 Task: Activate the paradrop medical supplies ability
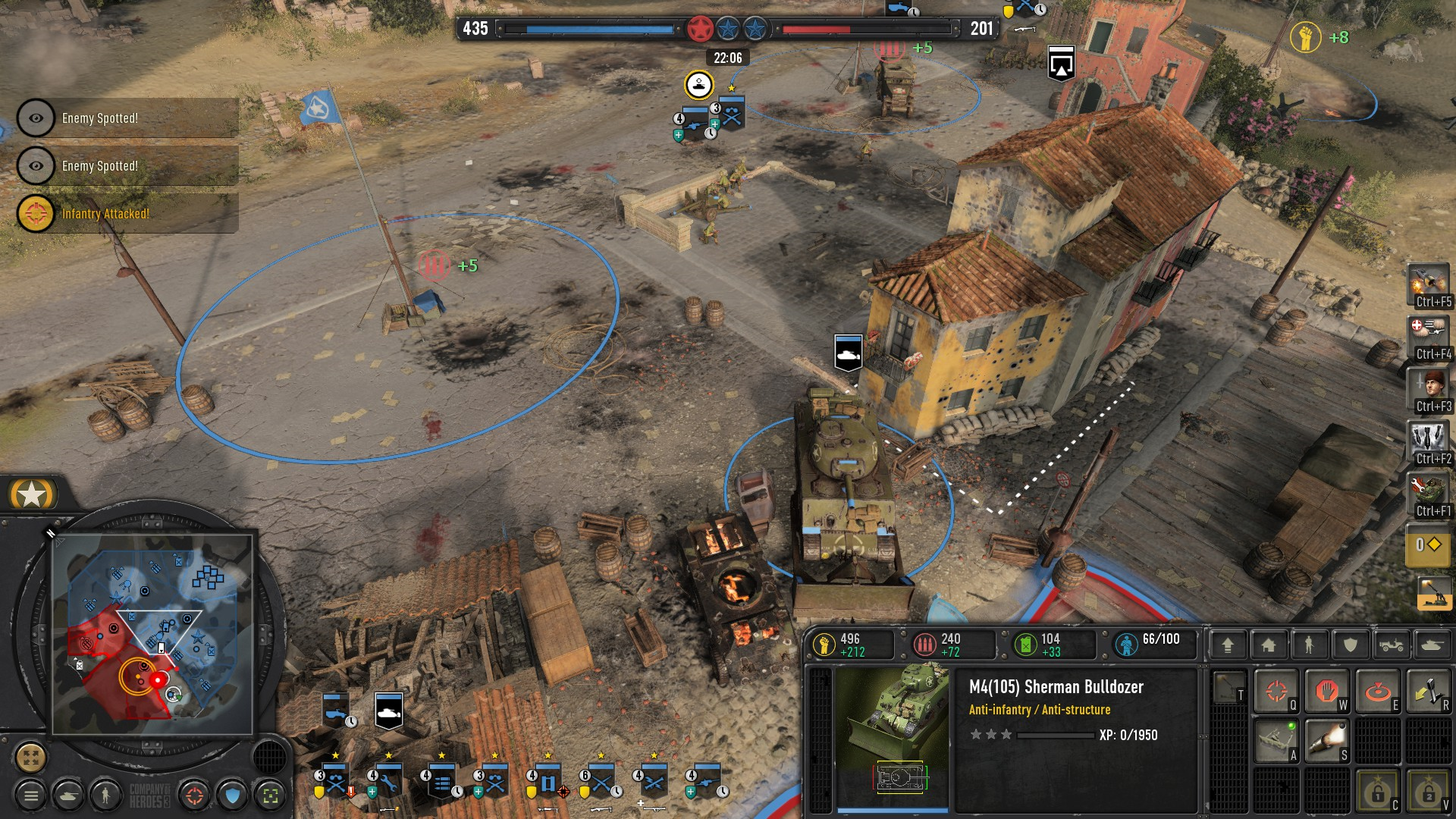[1428, 334]
